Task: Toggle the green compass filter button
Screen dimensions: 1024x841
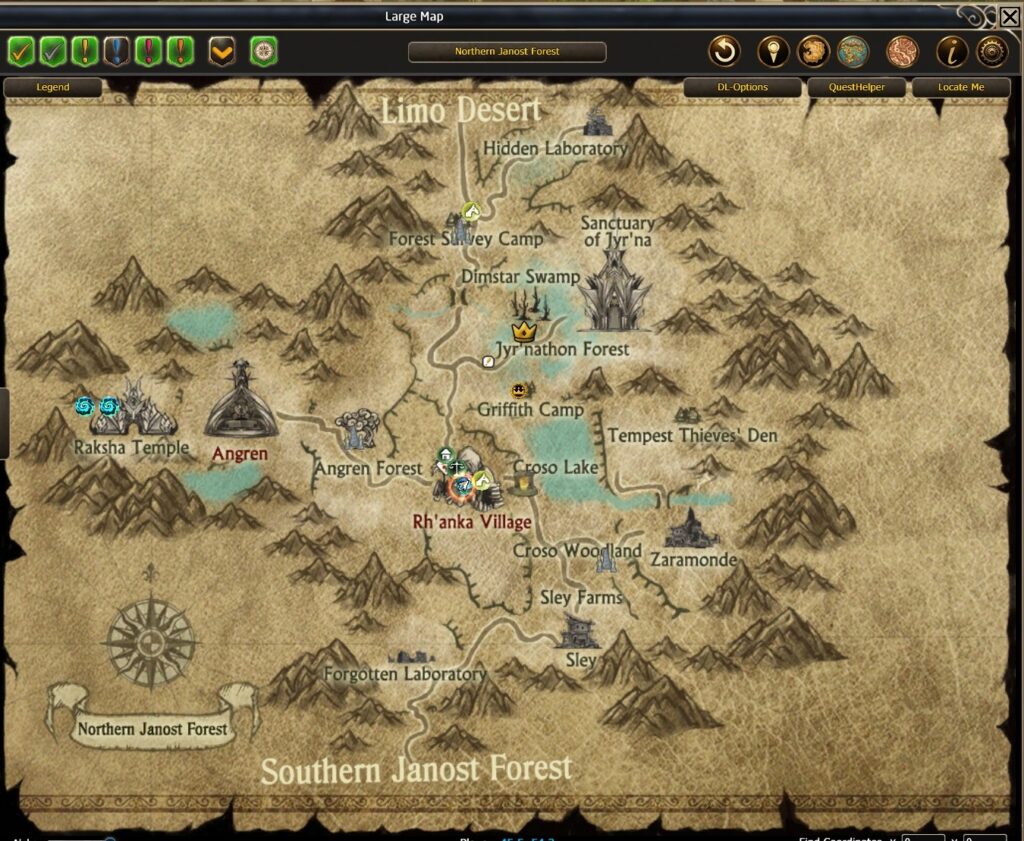Action: pyautogui.click(x=264, y=50)
